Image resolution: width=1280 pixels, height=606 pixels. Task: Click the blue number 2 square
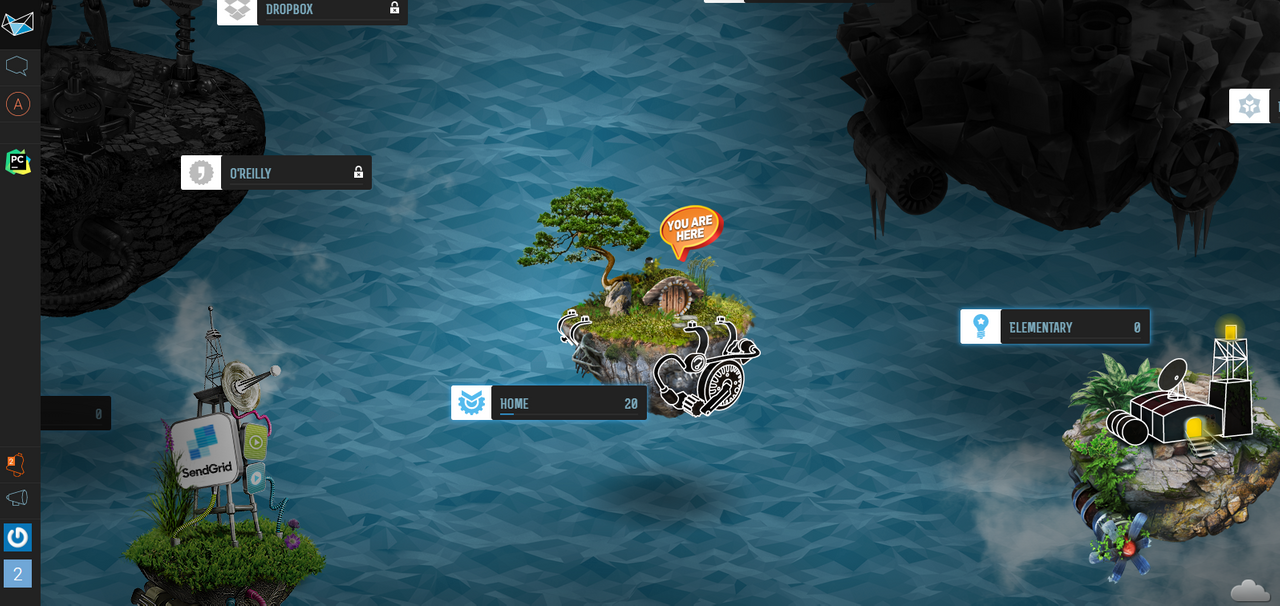point(18,574)
